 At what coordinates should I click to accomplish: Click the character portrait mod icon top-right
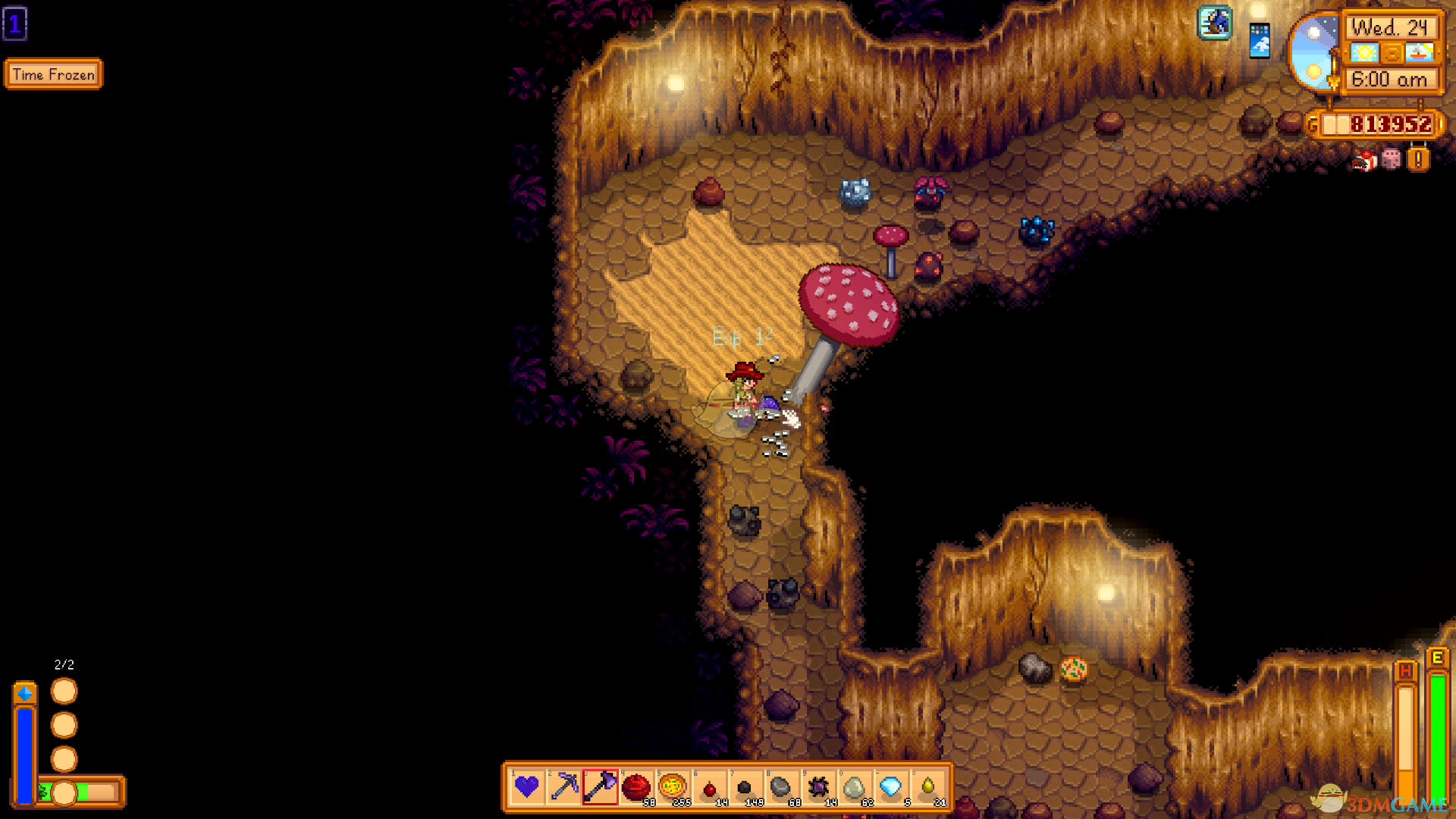point(1214,22)
